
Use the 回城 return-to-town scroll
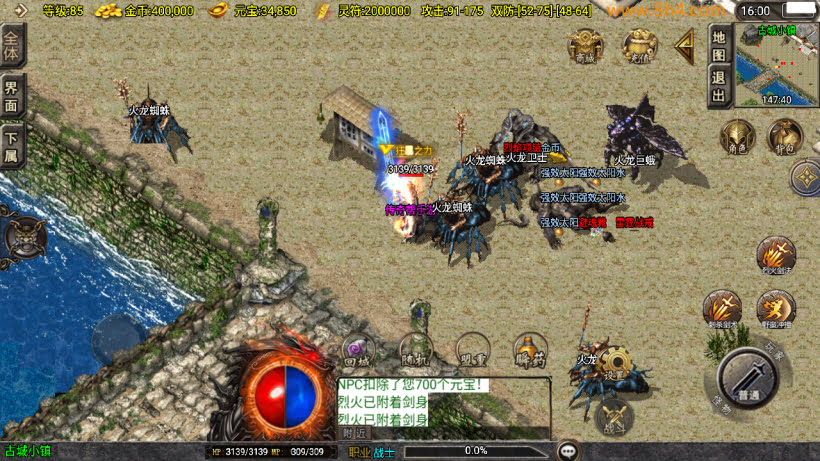(357, 346)
